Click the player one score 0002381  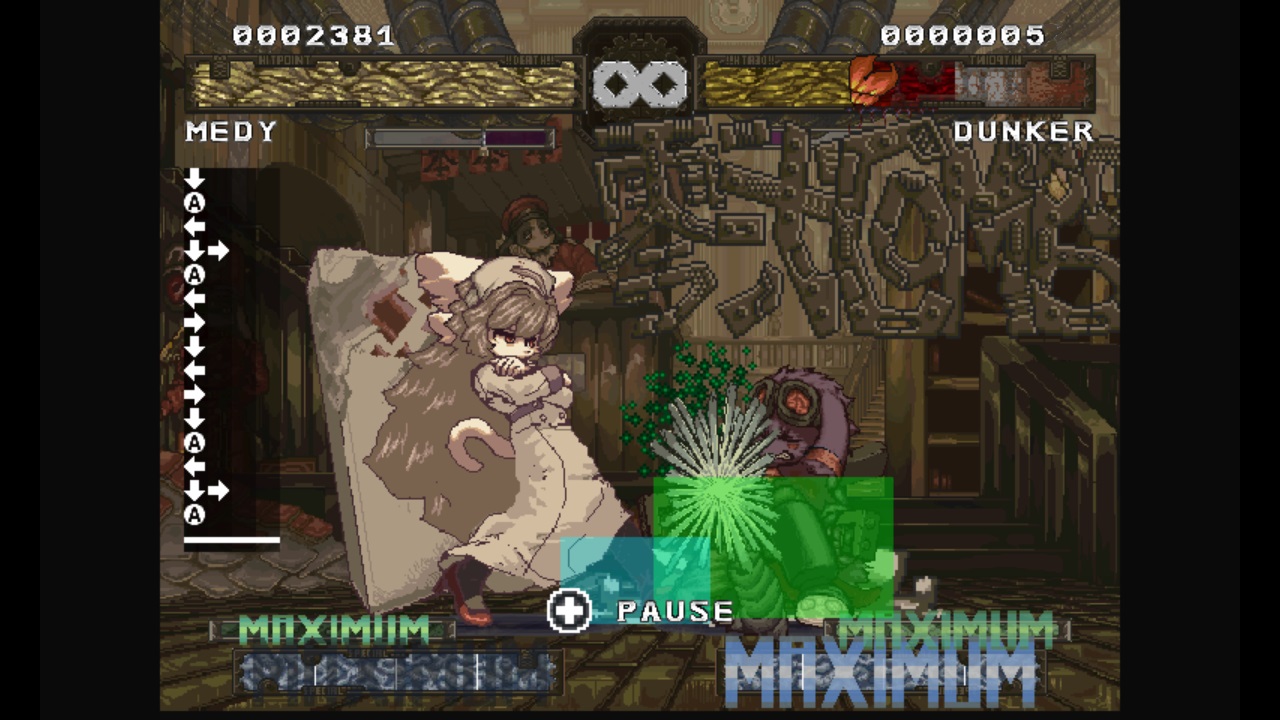(x=315, y=36)
